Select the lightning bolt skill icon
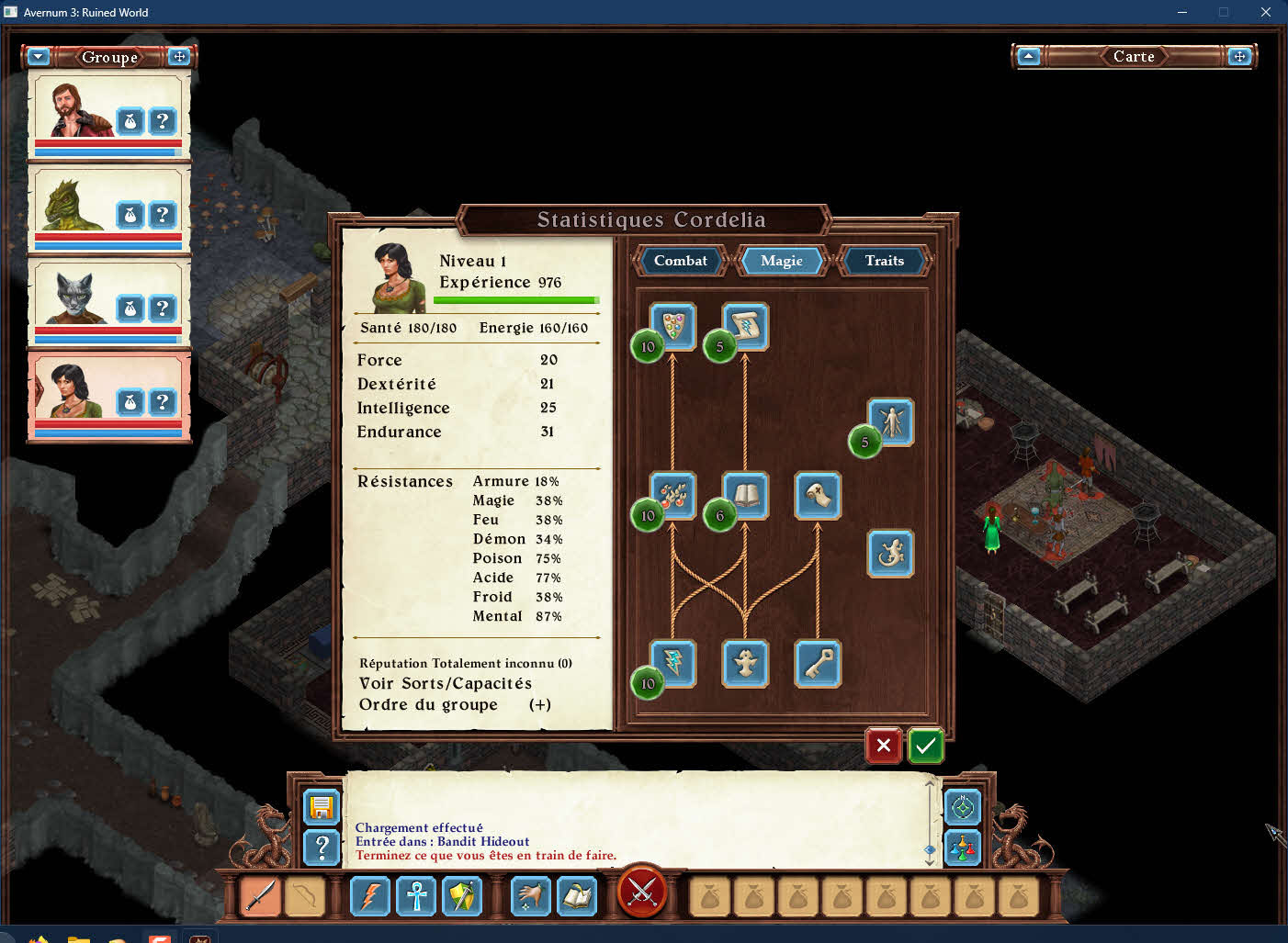This screenshot has width=1288, height=943. [673, 663]
